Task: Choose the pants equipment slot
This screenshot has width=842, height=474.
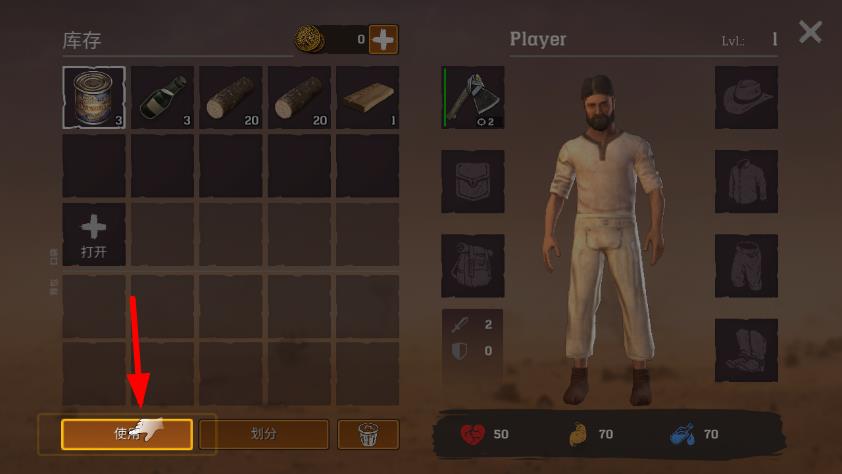Action: (x=746, y=265)
